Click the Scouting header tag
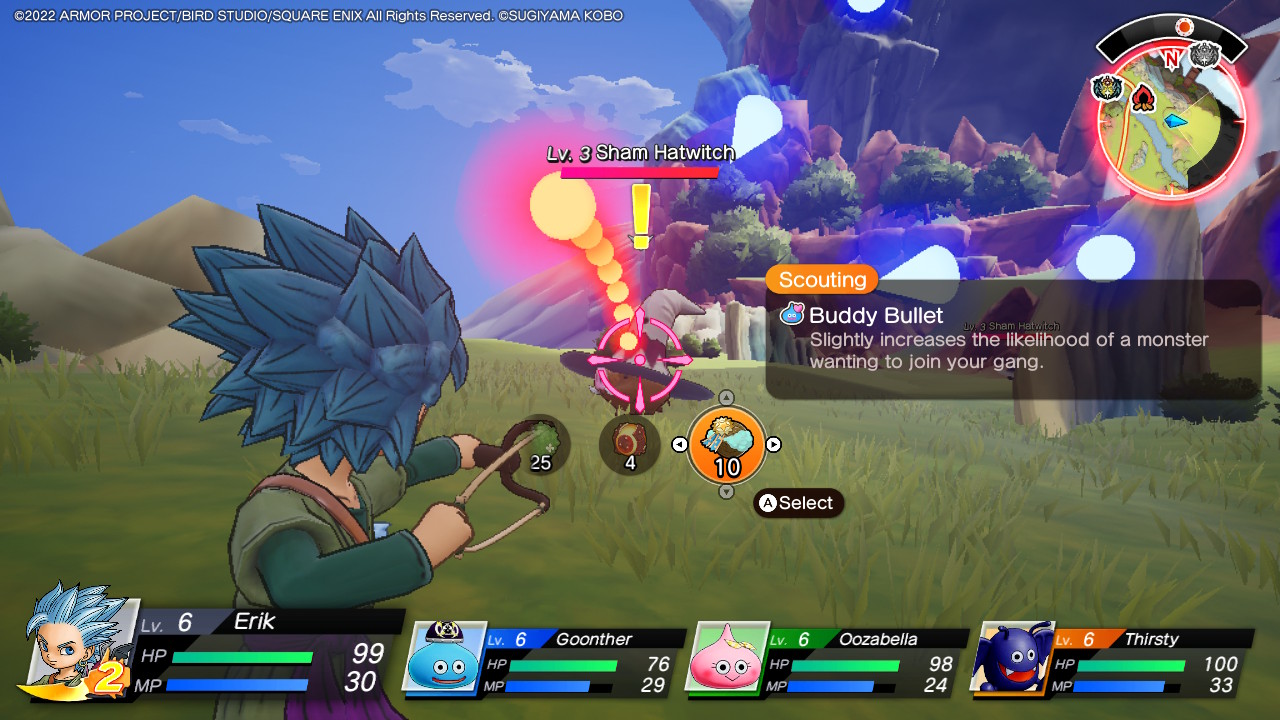 [x=820, y=280]
